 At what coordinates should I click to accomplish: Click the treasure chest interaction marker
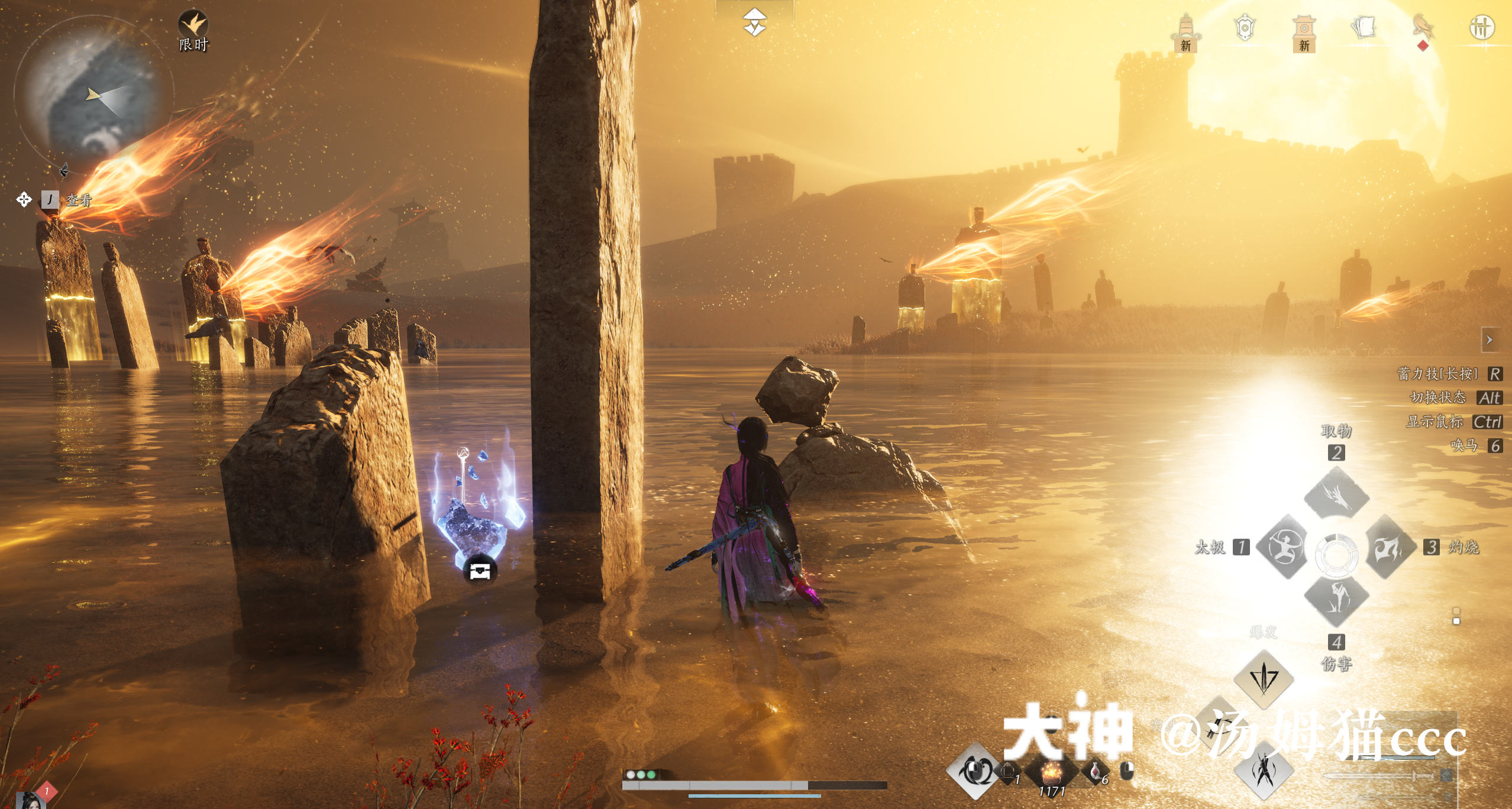pos(480,571)
